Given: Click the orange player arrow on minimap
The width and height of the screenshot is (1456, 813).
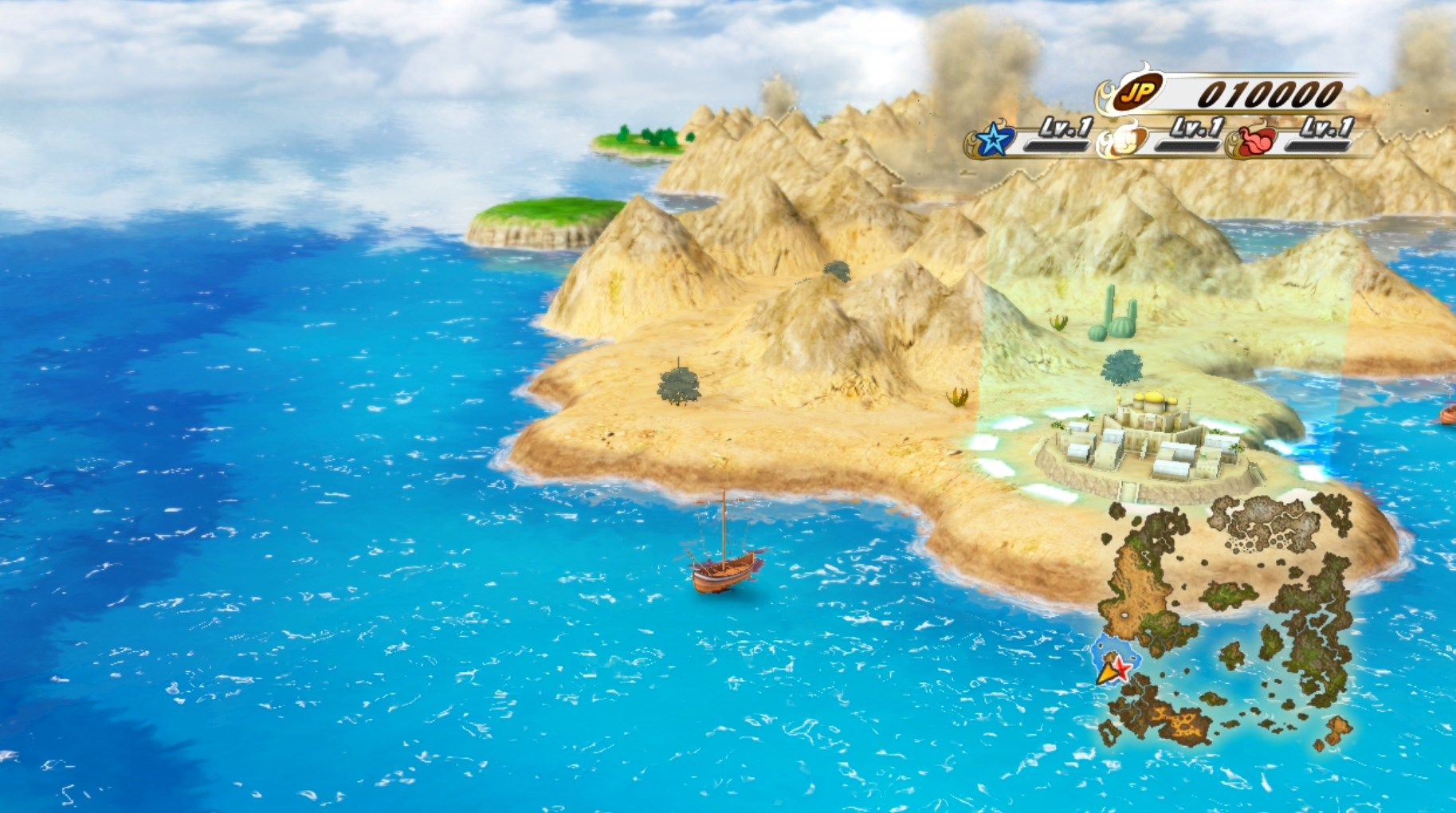Looking at the screenshot, I should [x=1106, y=675].
